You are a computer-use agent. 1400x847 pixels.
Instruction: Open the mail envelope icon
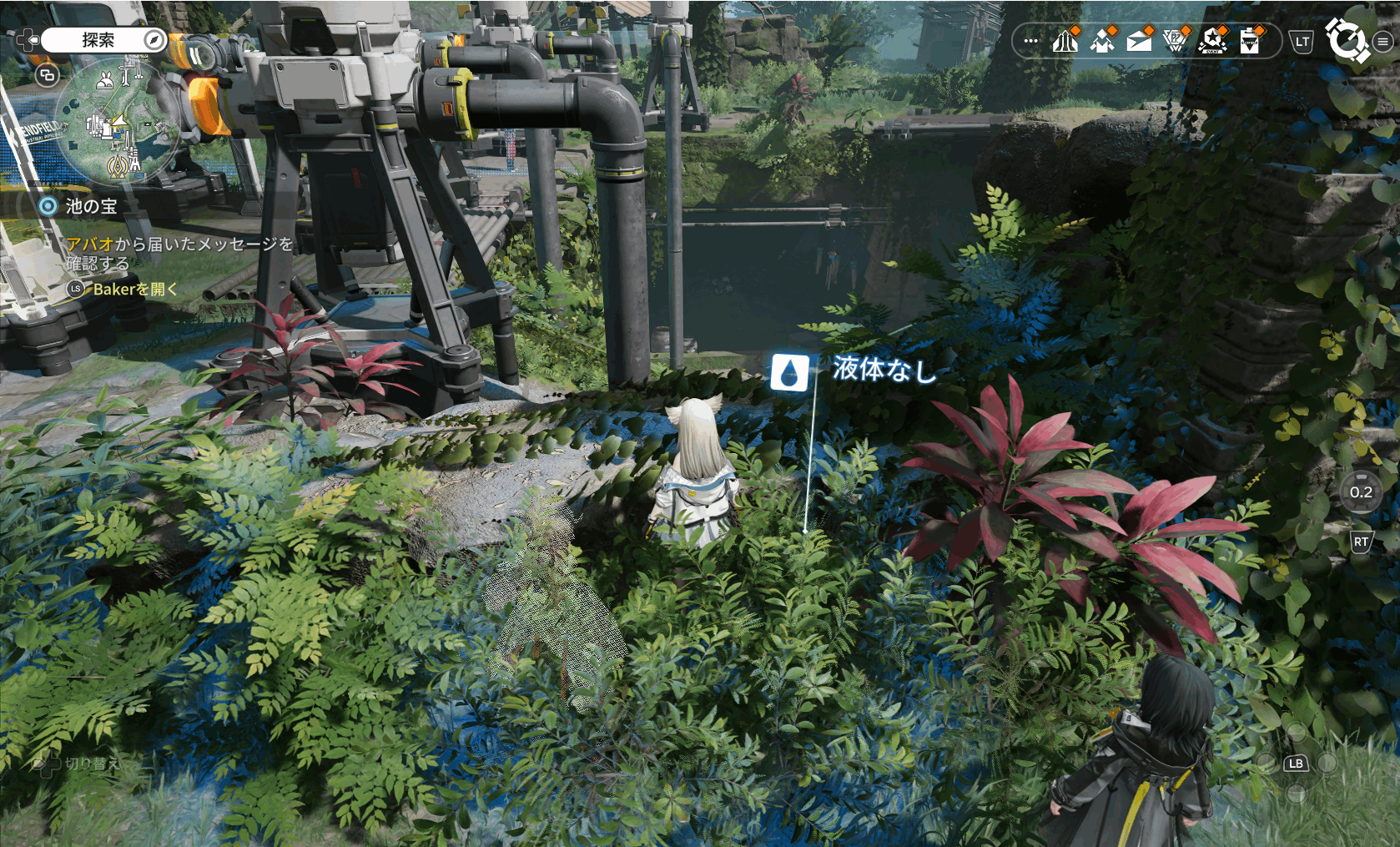tap(1139, 40)
